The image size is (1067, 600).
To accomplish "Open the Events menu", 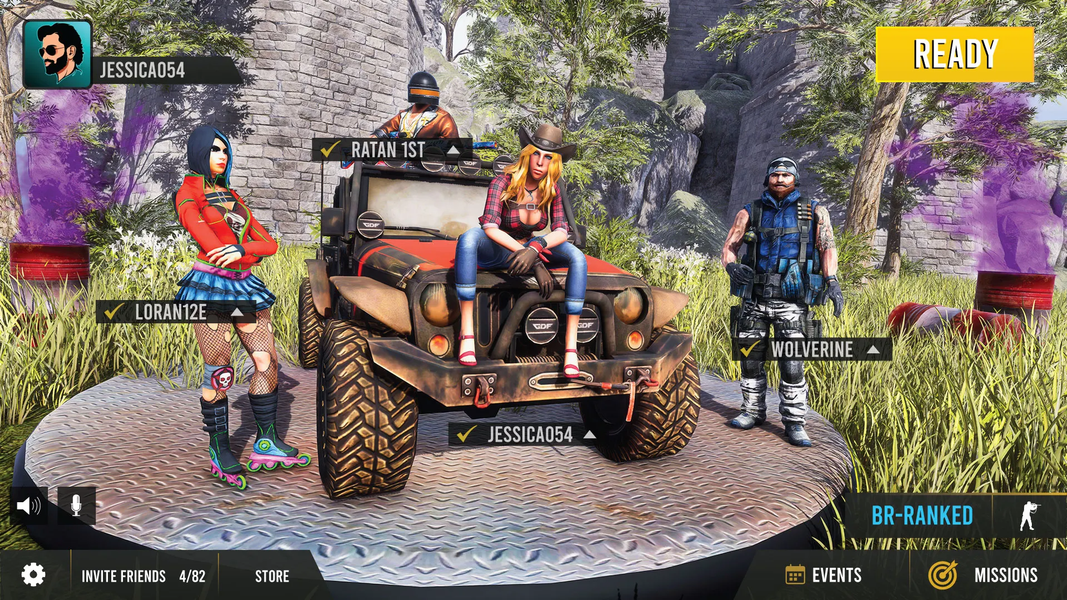I will [x=824, y=575].
